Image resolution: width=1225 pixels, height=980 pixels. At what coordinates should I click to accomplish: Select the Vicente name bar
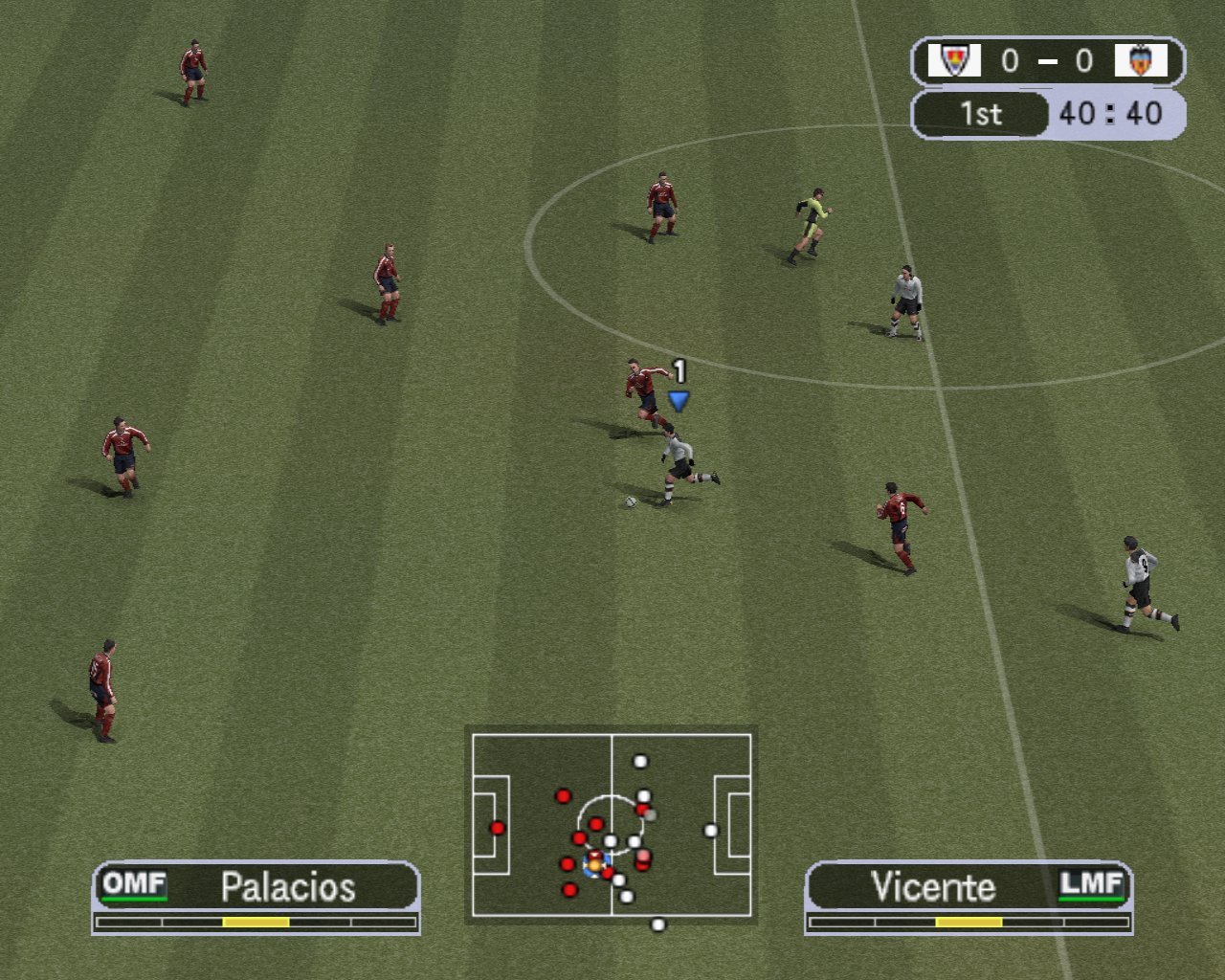[933, 886]
